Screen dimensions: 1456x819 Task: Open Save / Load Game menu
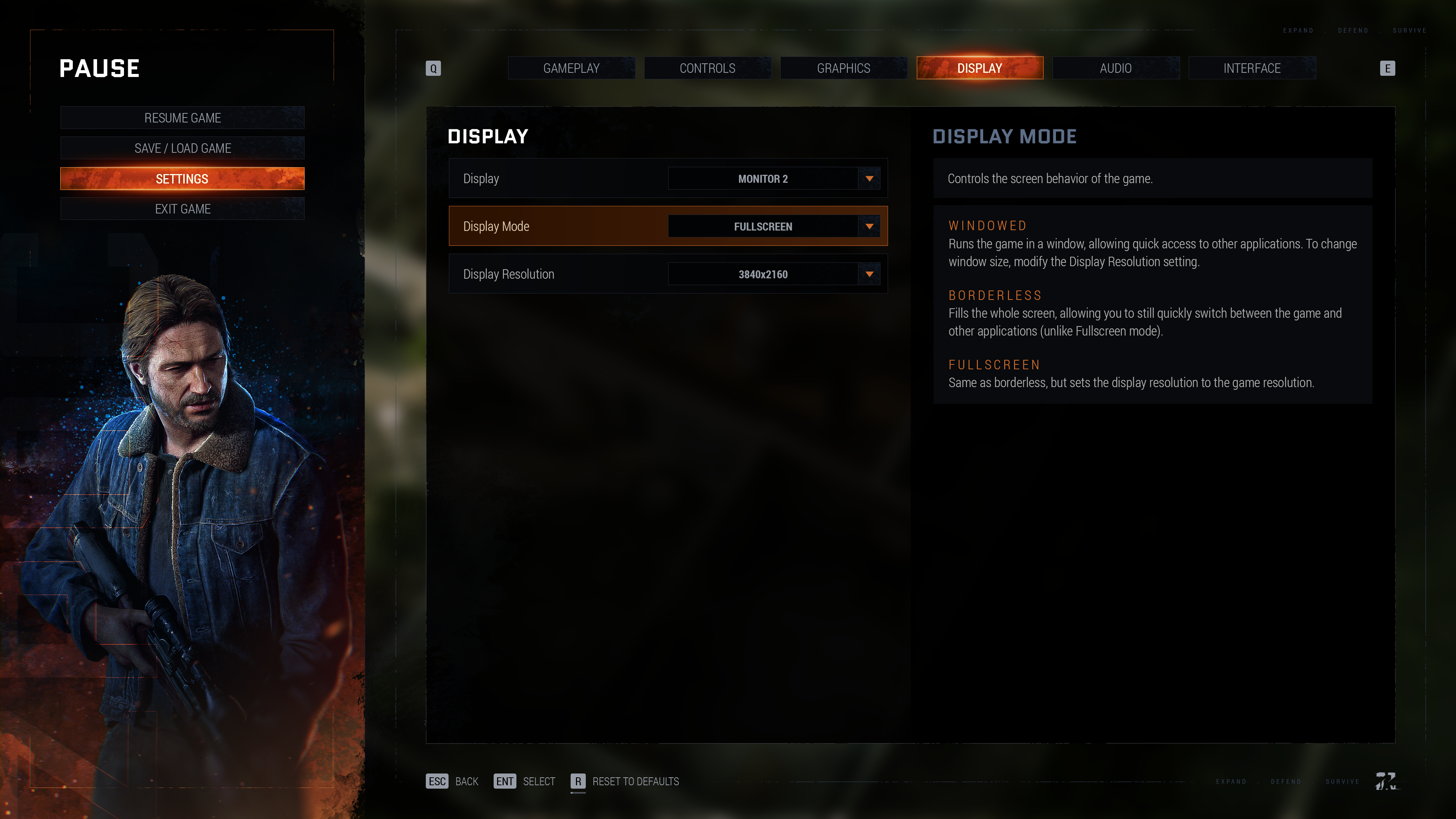point(182,148)
